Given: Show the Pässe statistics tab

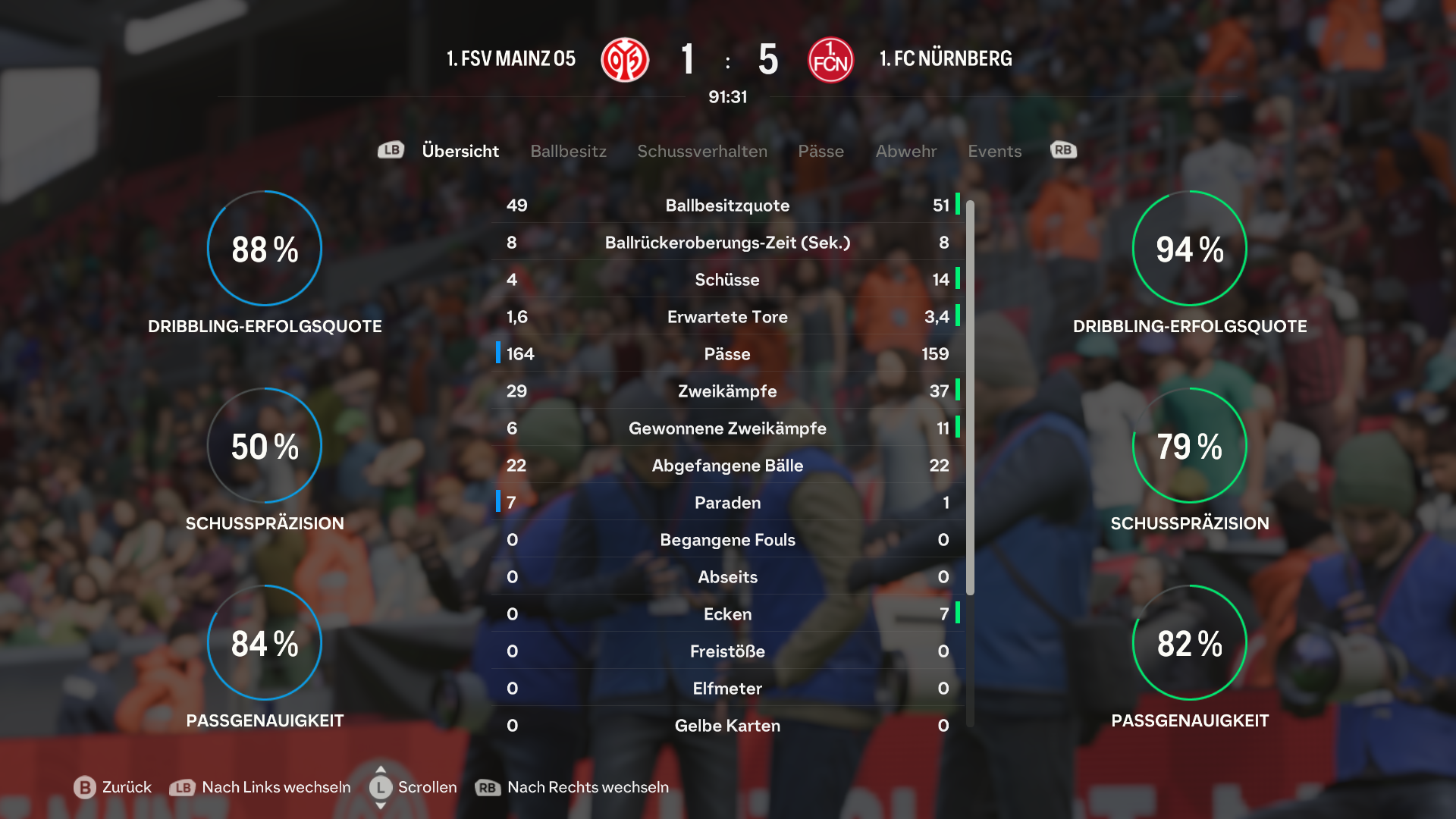Looking at the screenshot, I should coord(821,151).
